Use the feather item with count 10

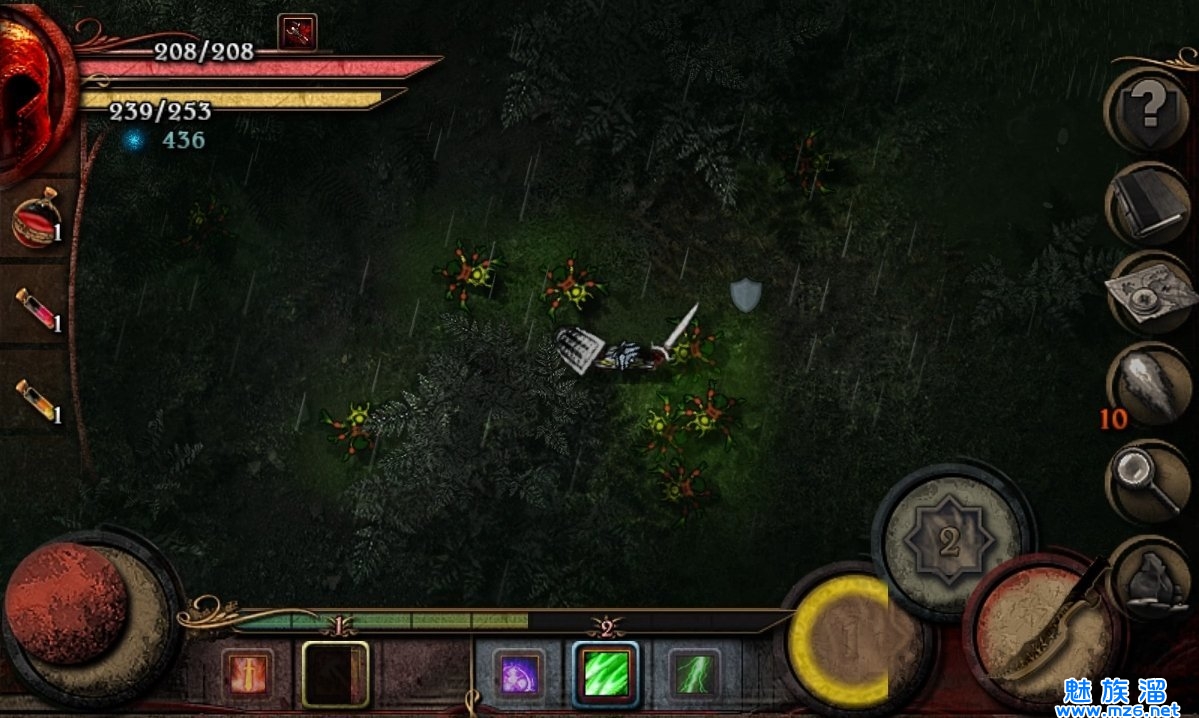[x=1147, y=386]
